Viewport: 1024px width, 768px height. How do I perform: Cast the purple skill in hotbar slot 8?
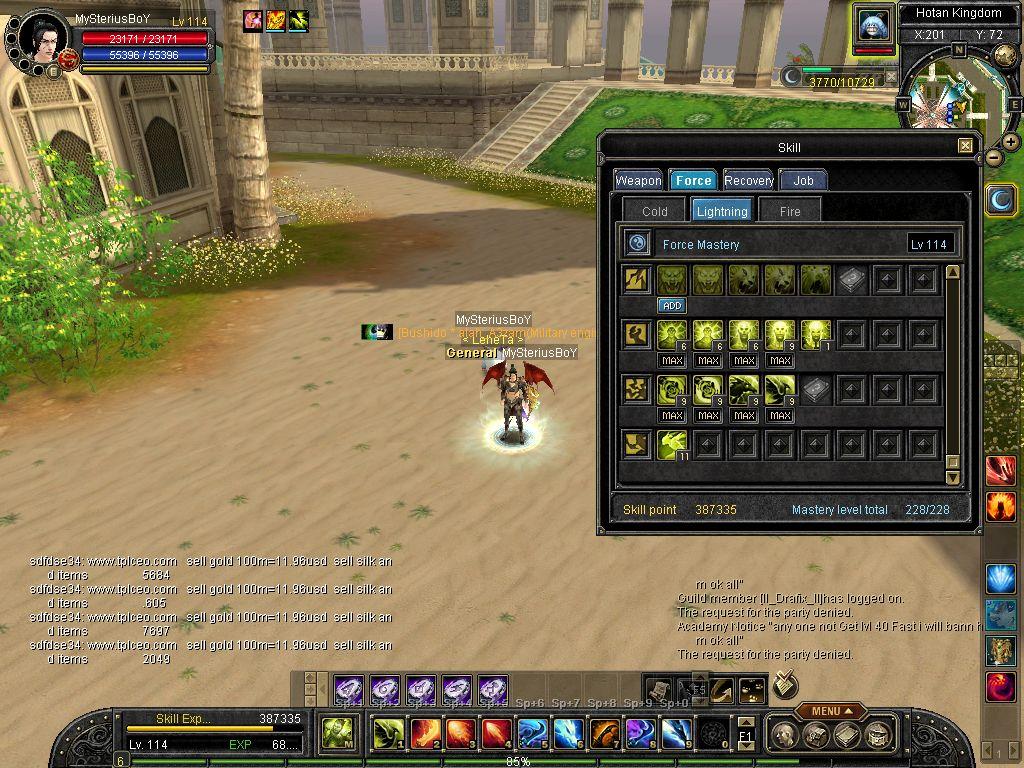tap(641, 734)
